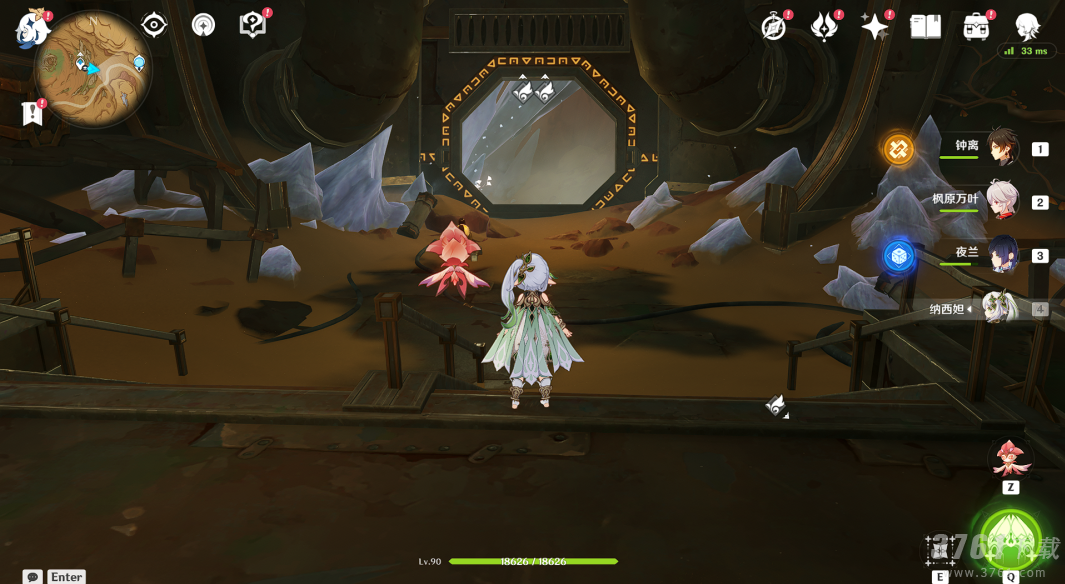
Task: Open the Wish star icon
Action: pos(874,27)
